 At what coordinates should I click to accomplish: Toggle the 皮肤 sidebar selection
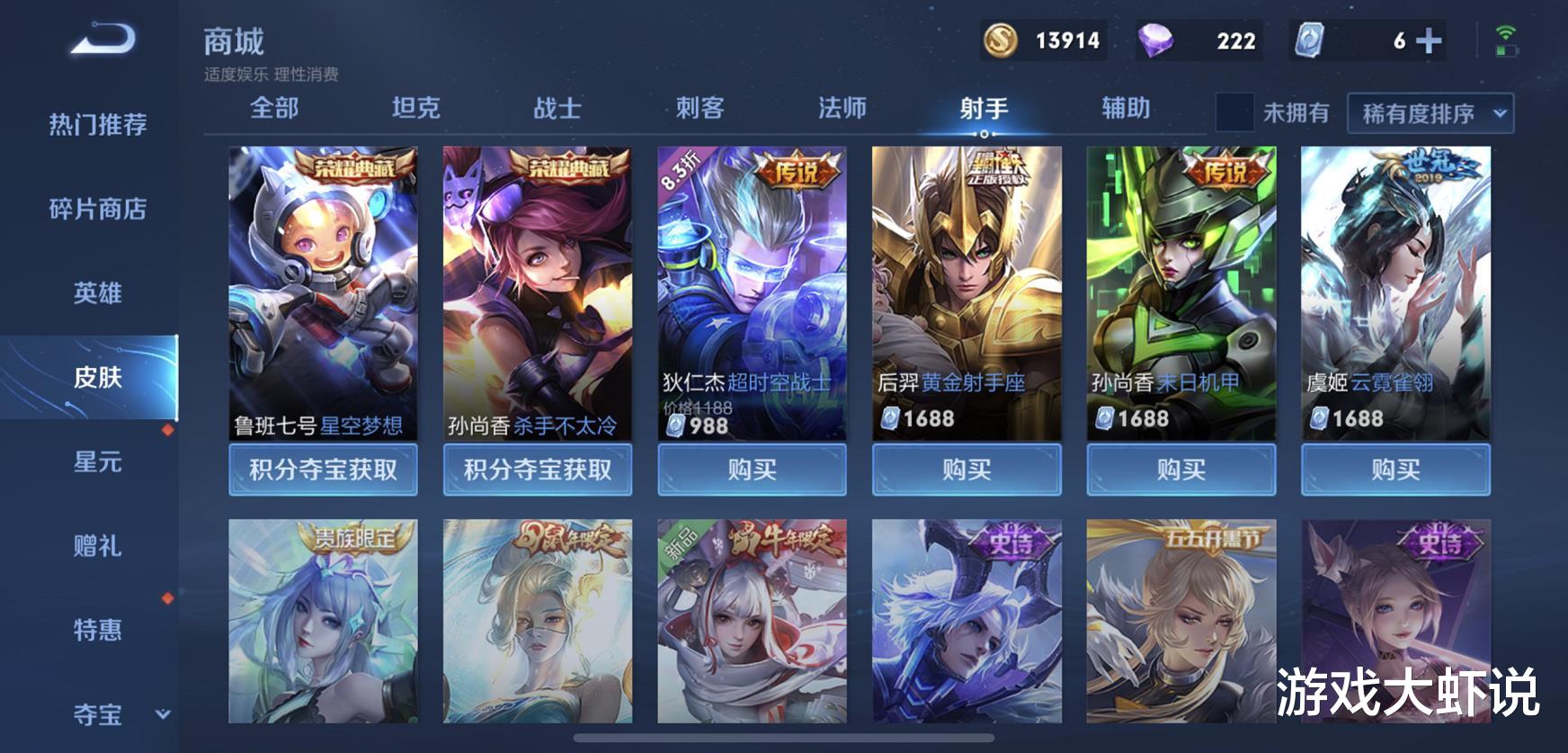point(98,379)
